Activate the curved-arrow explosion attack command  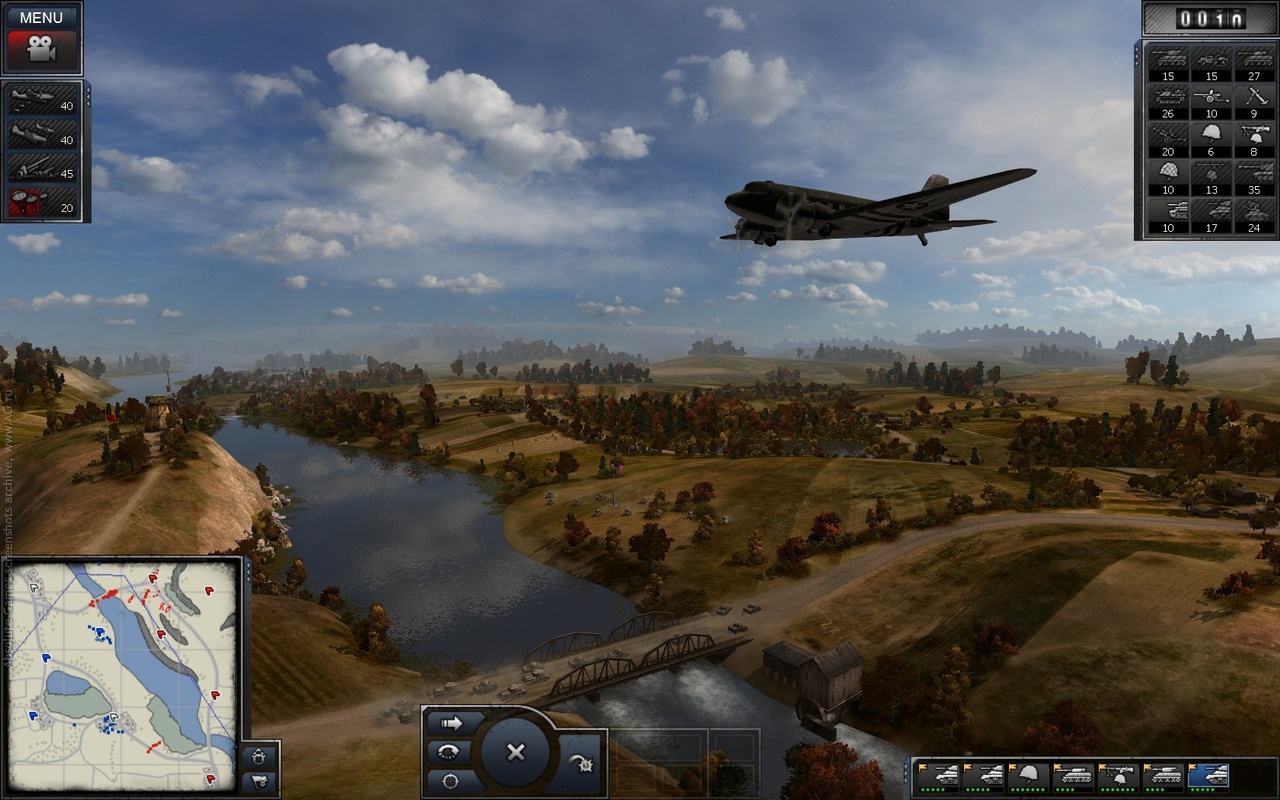click(x=582, y=765)
